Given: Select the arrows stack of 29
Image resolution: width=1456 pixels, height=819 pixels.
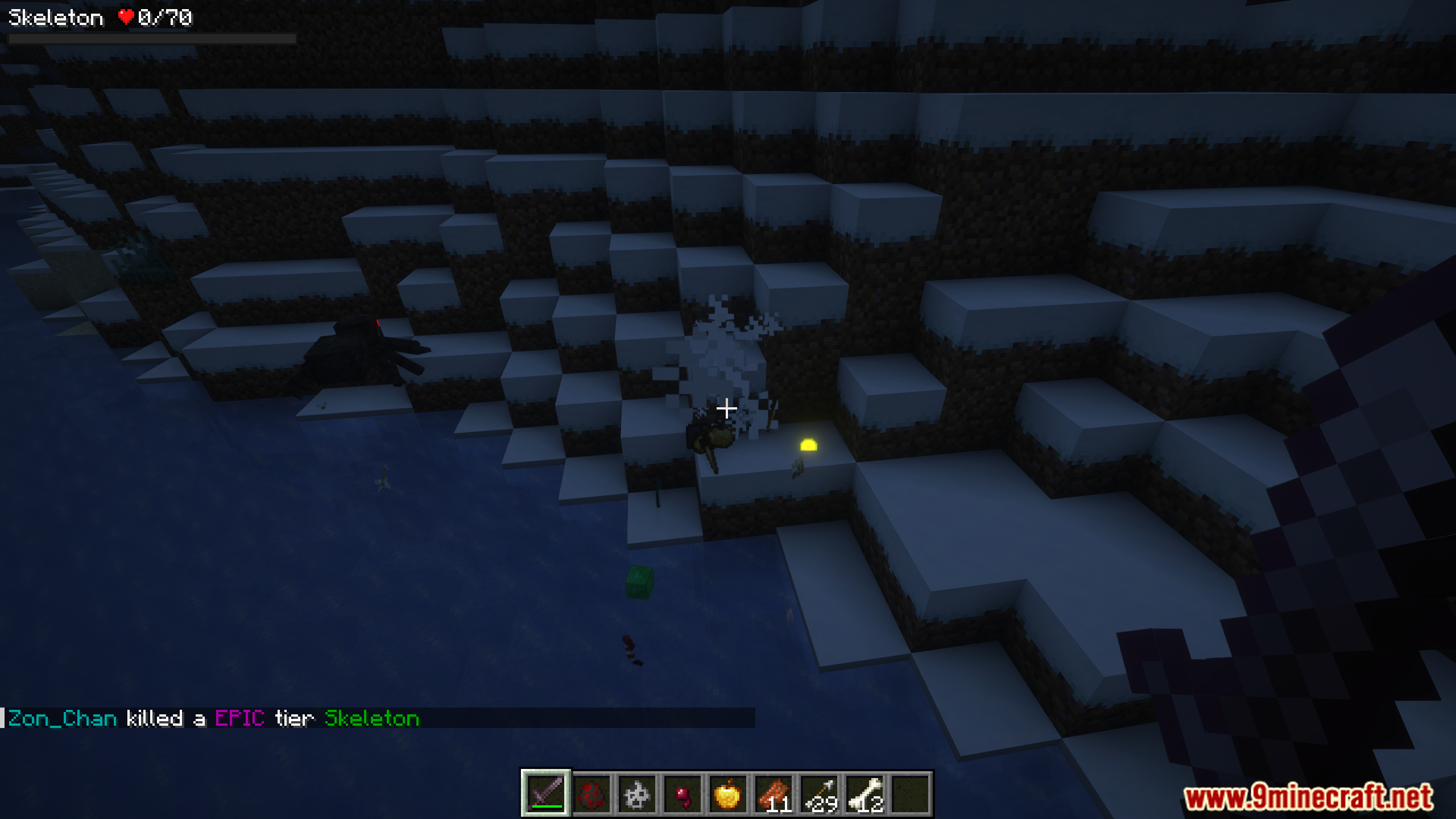Looking at the screenshot, I should (819, 793).
